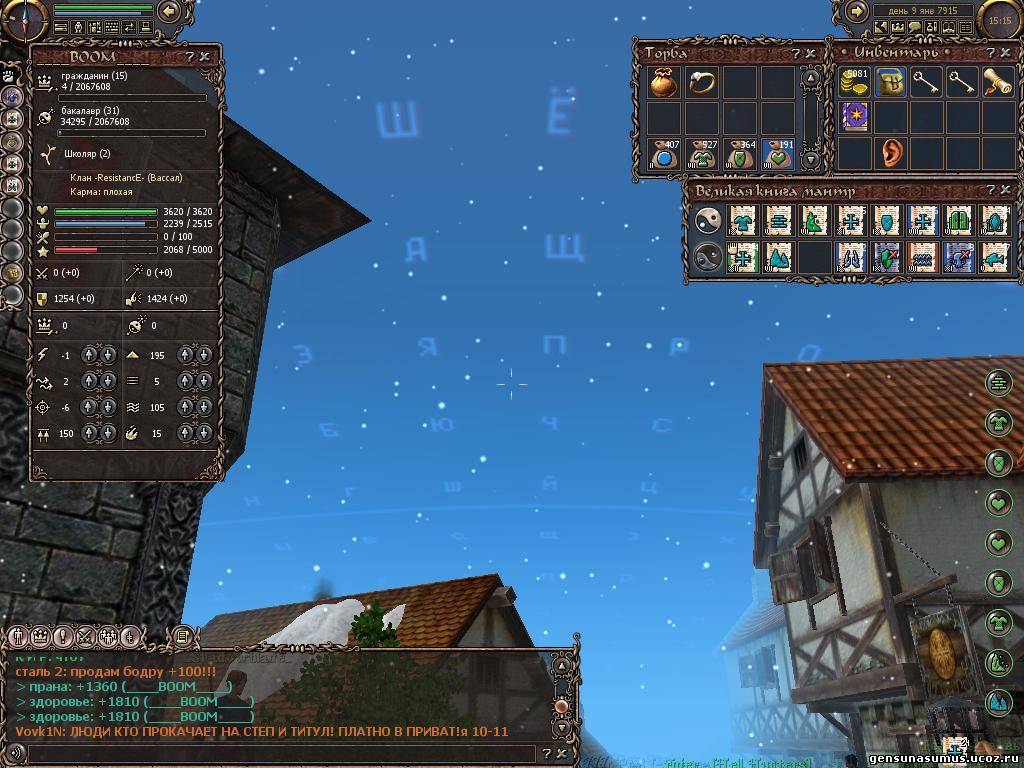This screenshot has height=768, width=1024.
Task: Select the purple star spellbook in inventory
Action: click(x=853, y=118)
